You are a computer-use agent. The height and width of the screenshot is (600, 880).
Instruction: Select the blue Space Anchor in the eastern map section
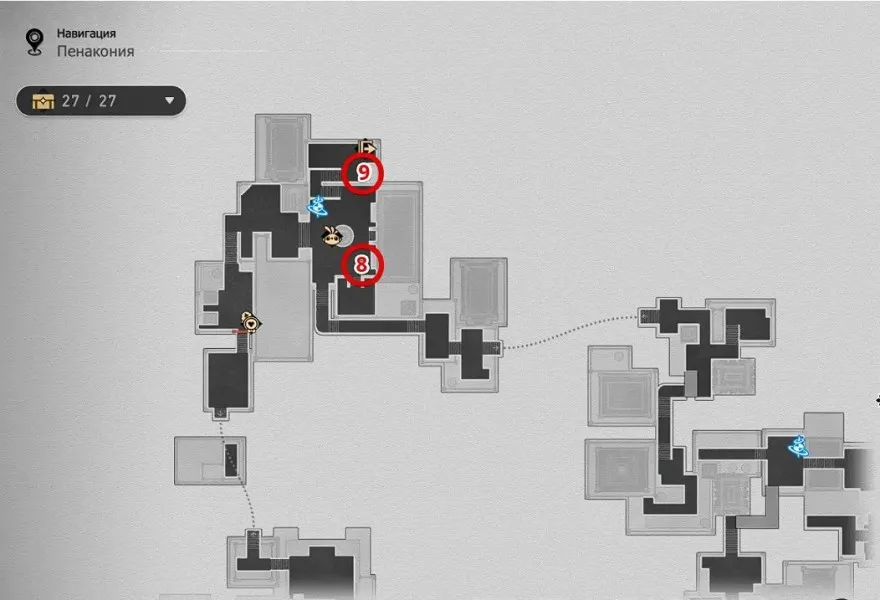click(799, 447)
